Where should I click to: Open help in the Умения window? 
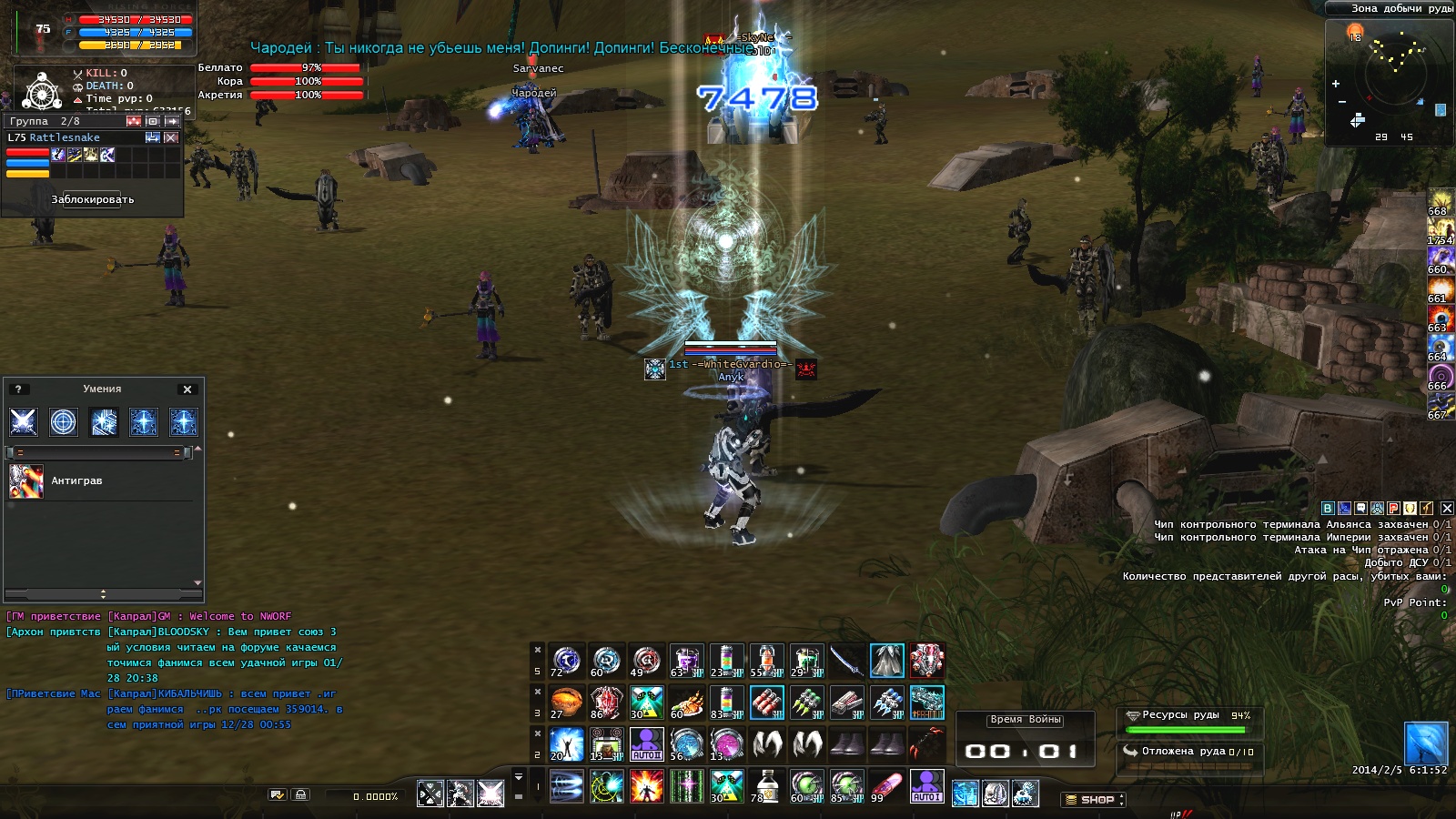click(18, 389)
